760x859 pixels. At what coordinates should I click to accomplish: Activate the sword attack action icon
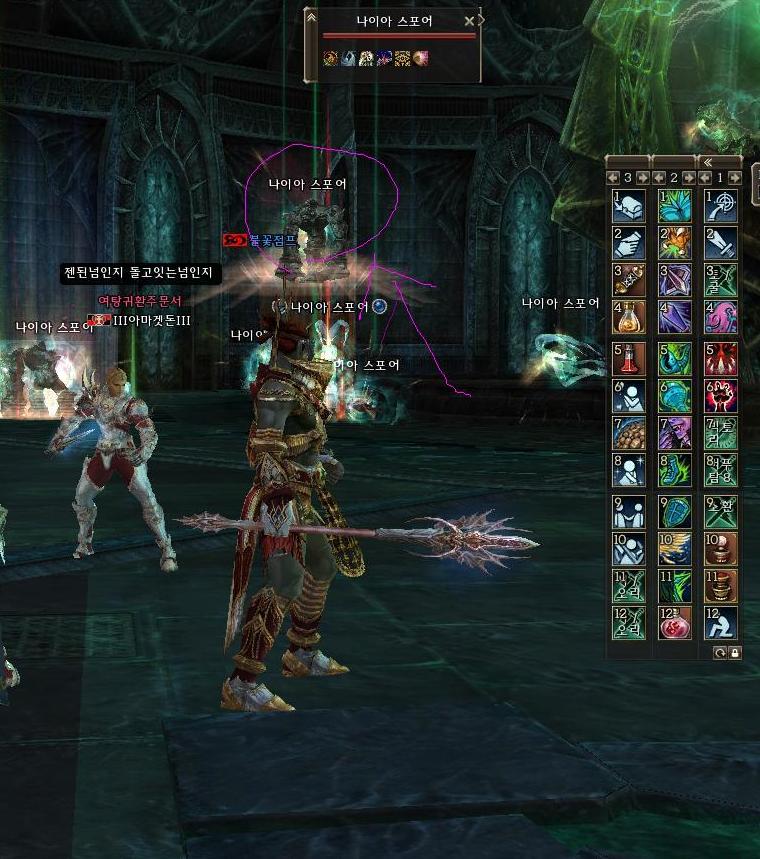721,243
